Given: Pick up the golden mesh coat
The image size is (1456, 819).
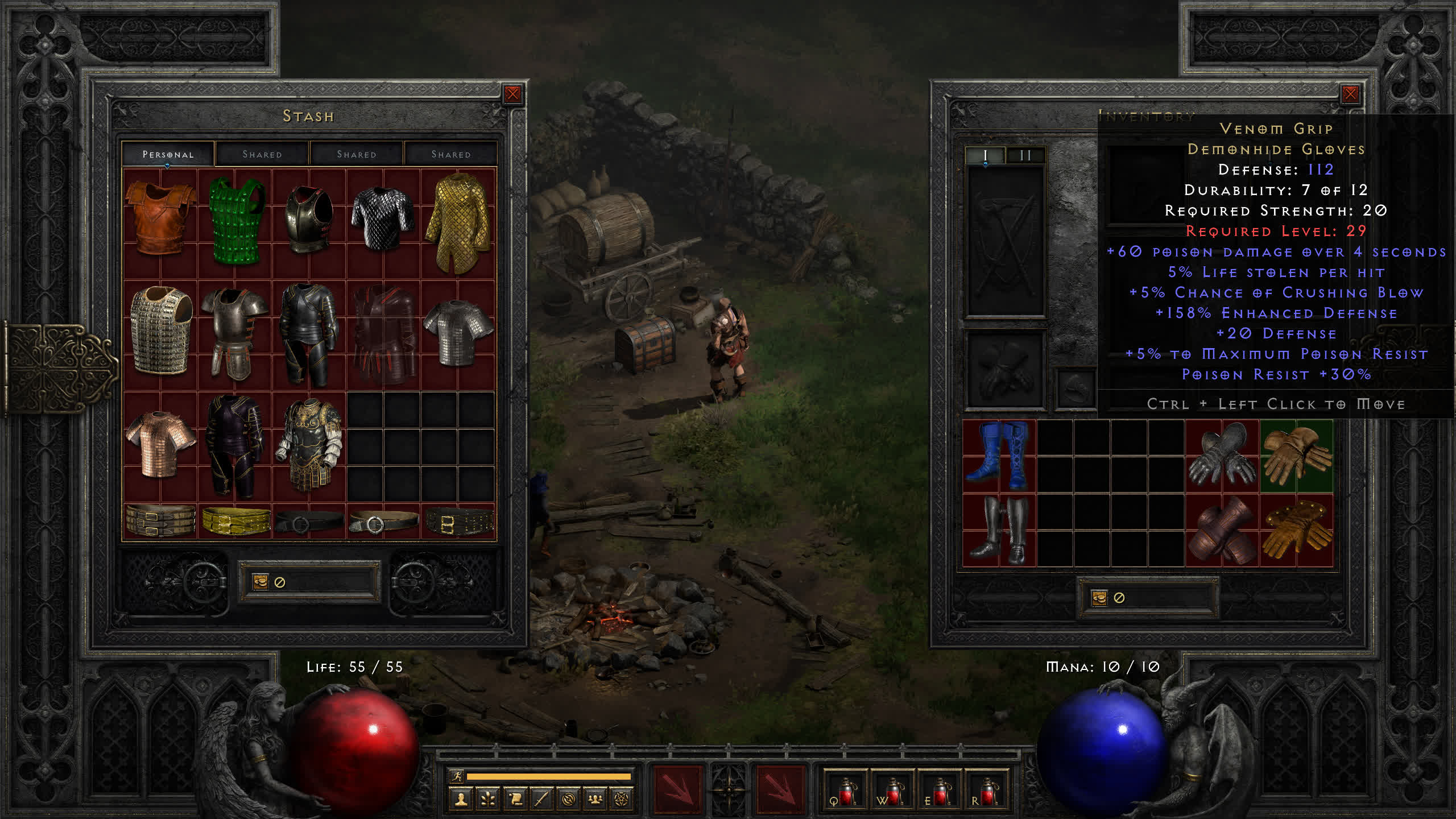Looking at the screenshot, I should click(x=458, y=222).
